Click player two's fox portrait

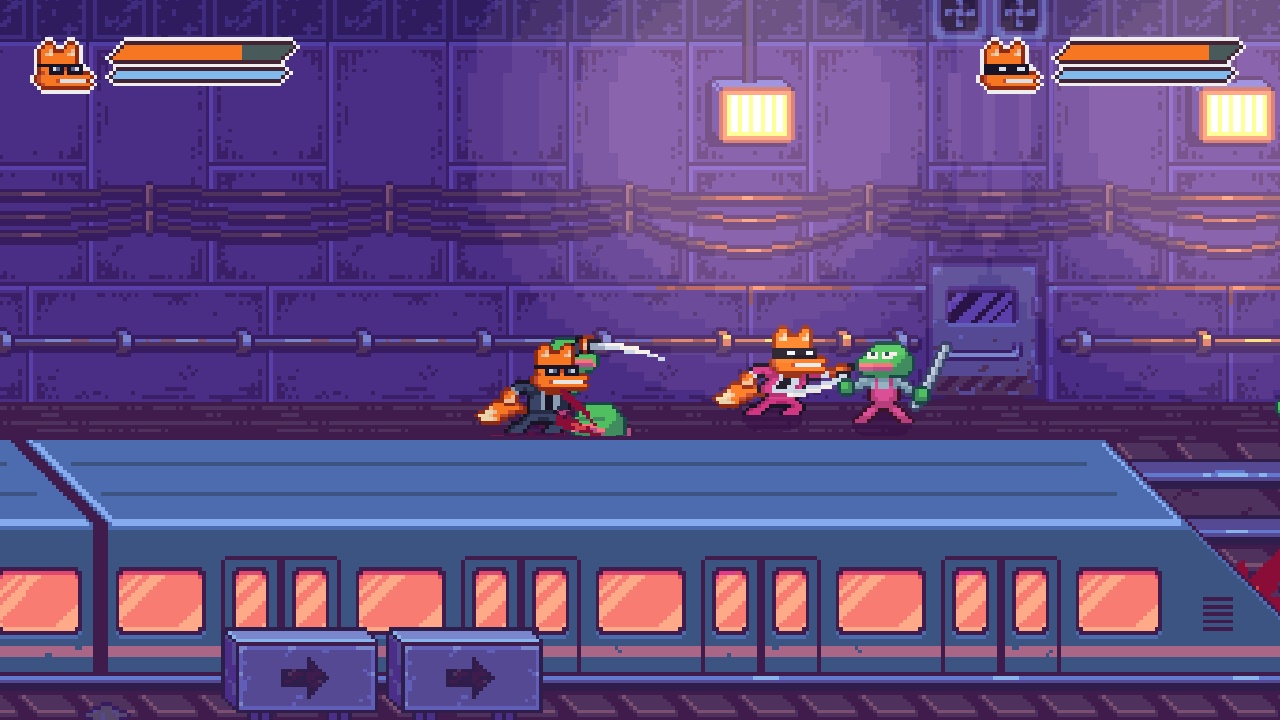[1009, 67]
